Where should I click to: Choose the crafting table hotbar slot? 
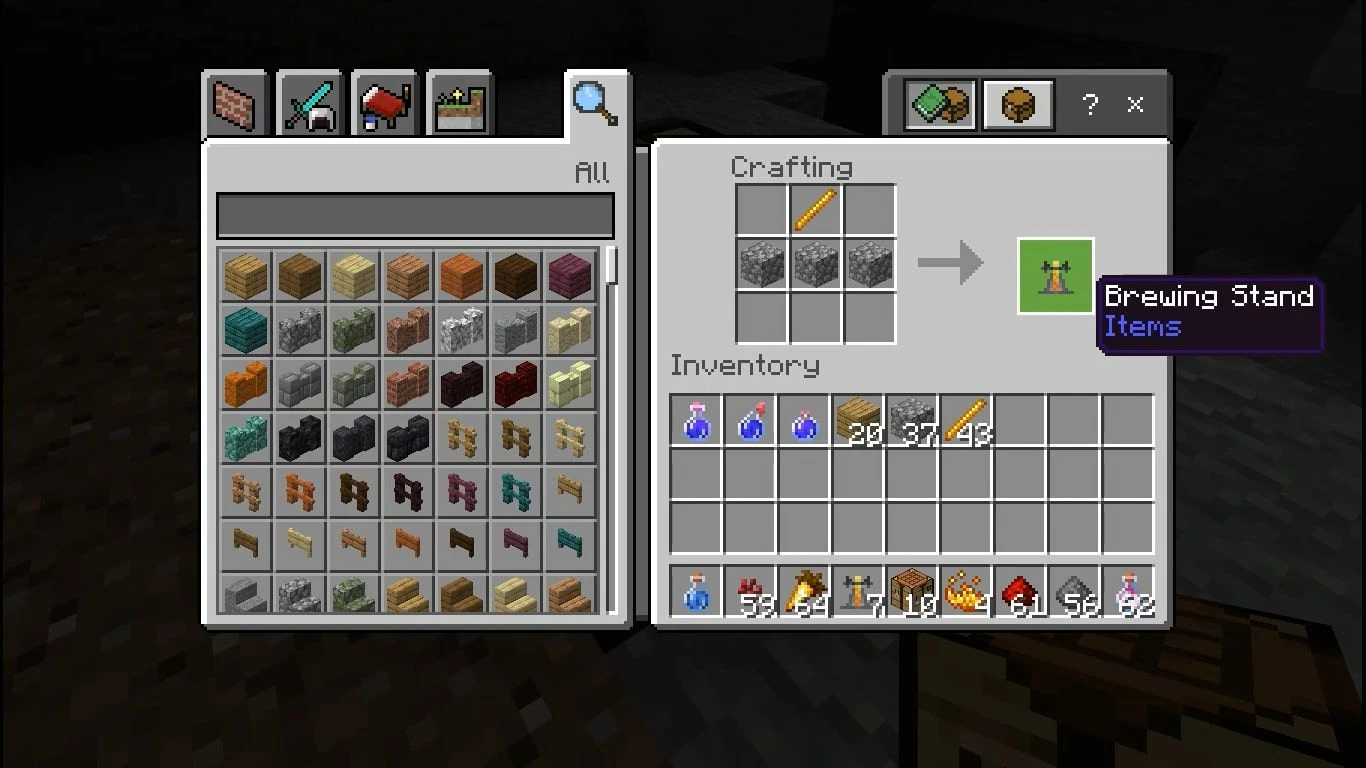[x=911, y=592]
